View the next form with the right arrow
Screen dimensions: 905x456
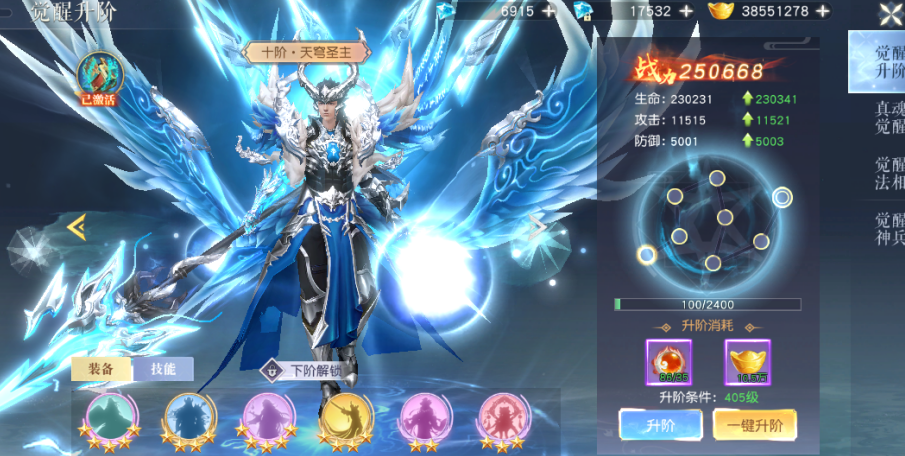pos(538,227)
